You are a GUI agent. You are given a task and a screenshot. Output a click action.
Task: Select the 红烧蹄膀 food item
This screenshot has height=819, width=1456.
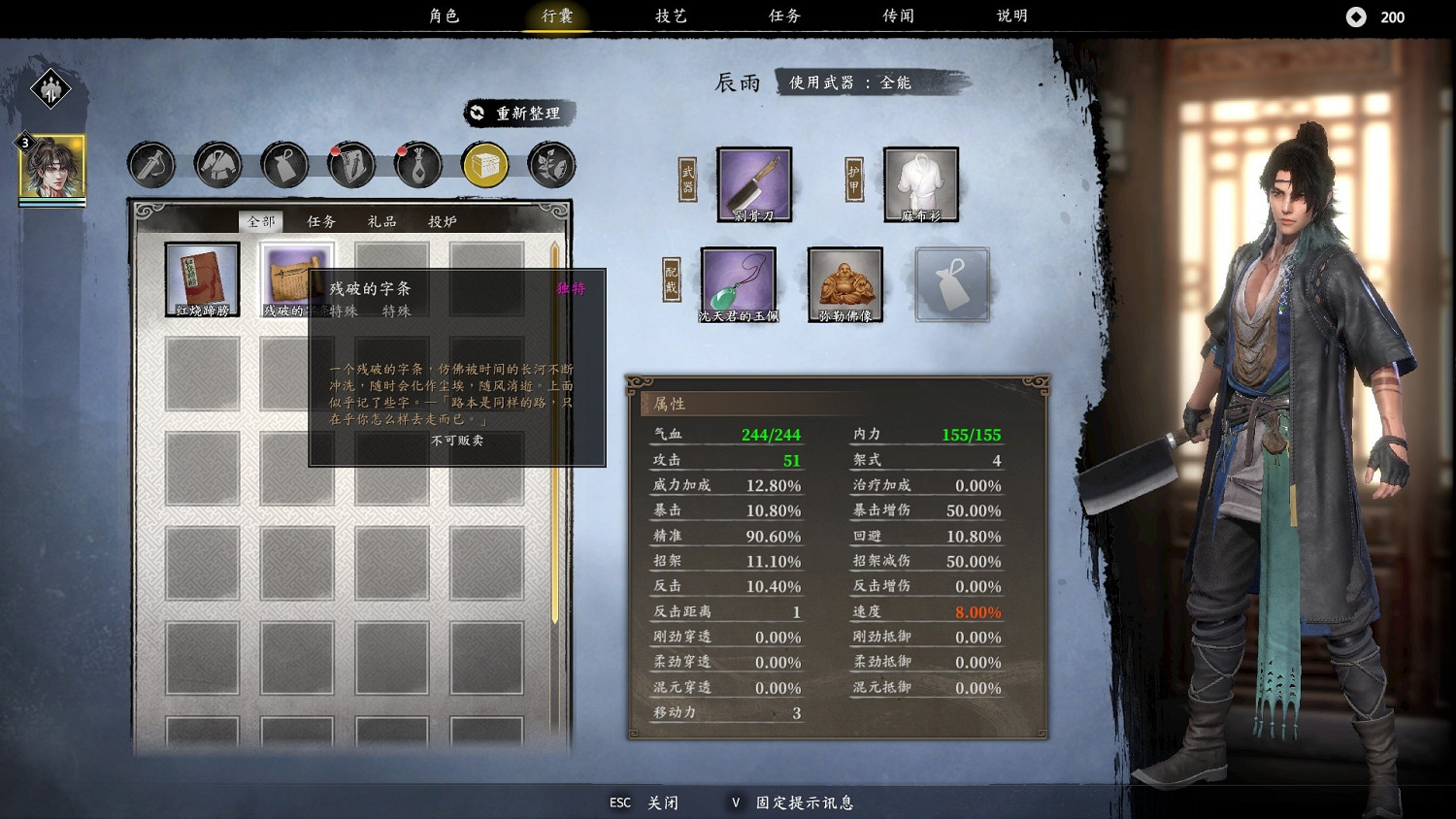point(201,278)
